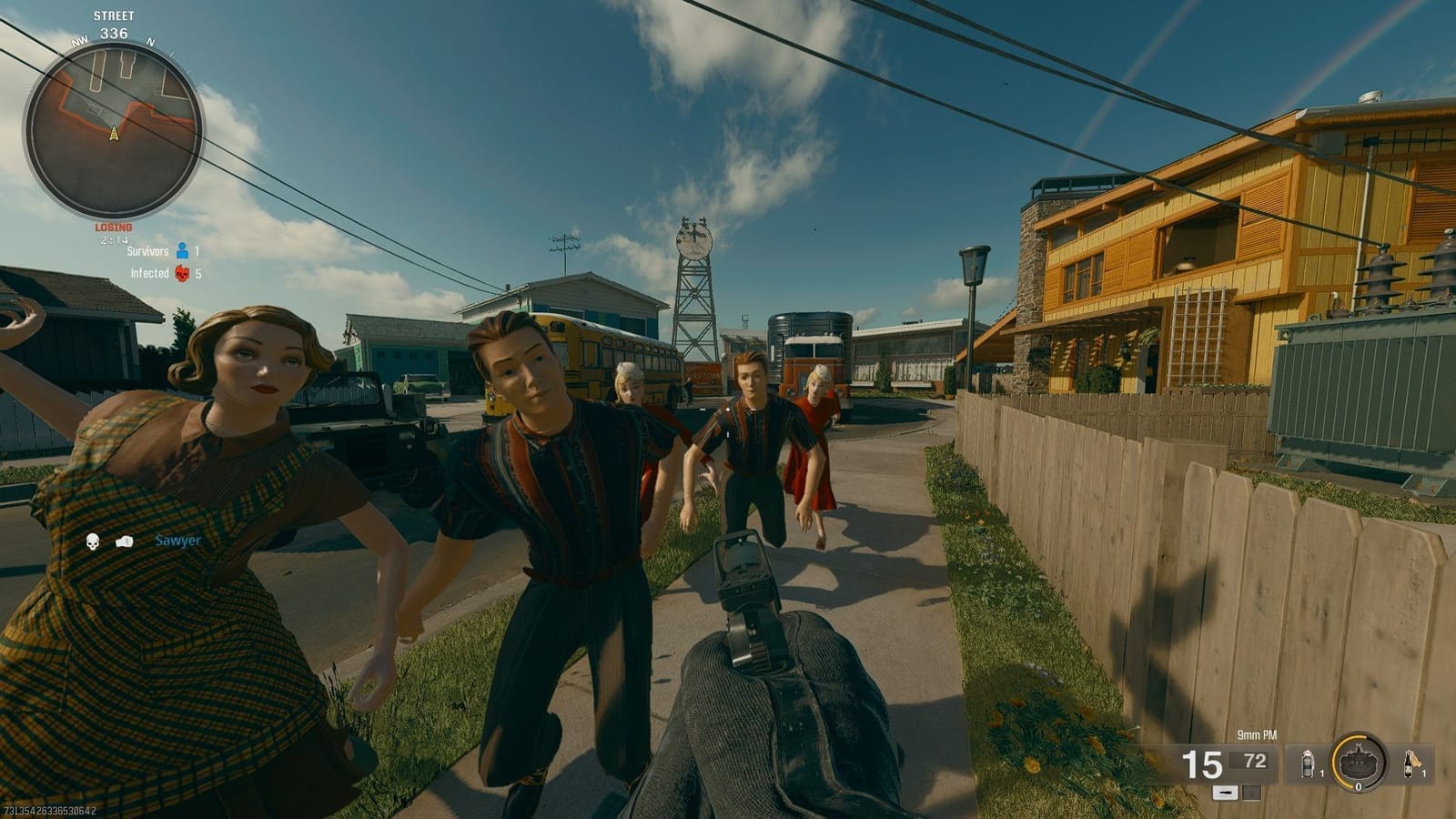Click the match timer showing 2:14
Viewport: 1456px width, 819px height.
[x=115, y=239]
